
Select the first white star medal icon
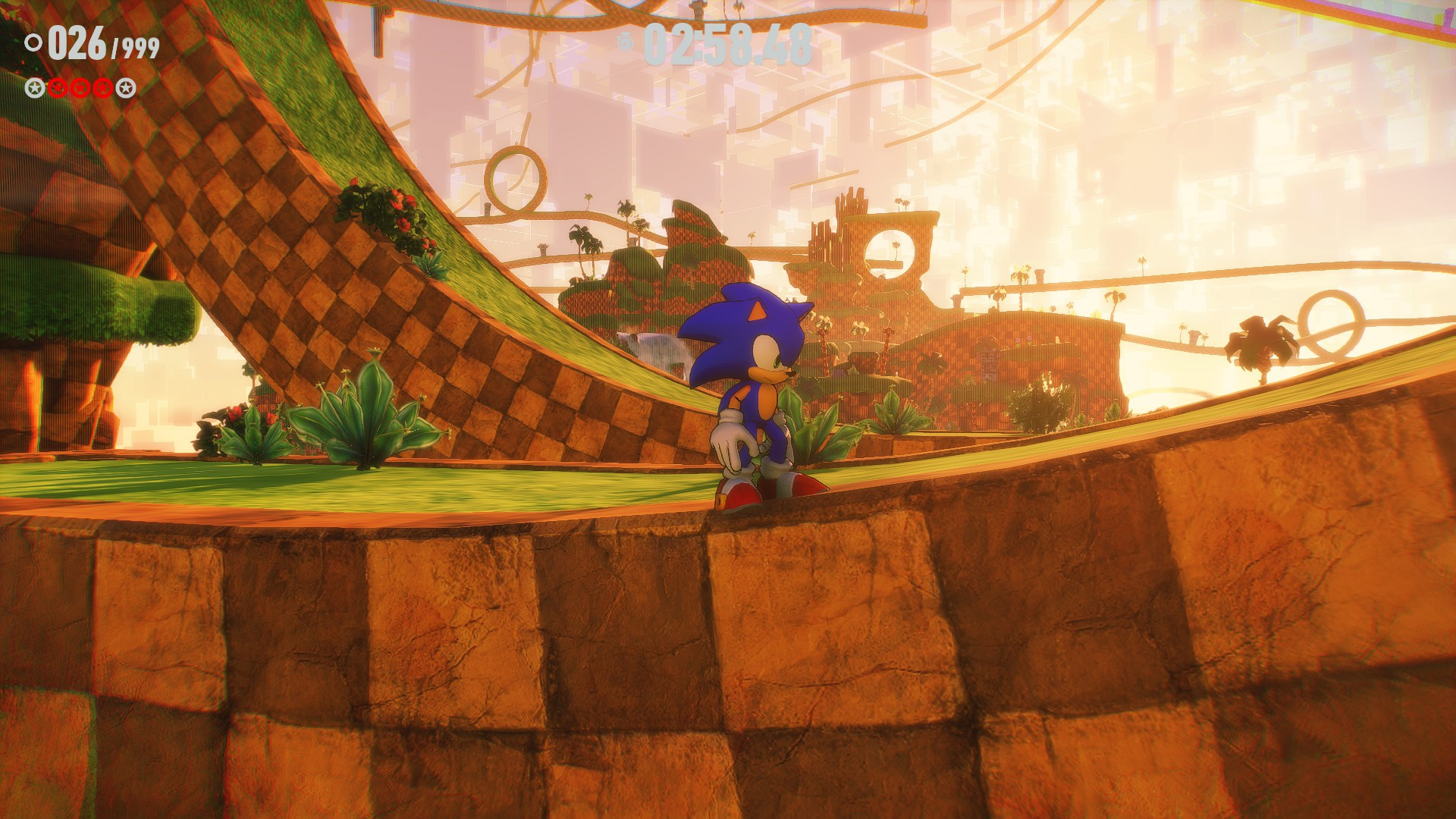[x=35, y=89]
